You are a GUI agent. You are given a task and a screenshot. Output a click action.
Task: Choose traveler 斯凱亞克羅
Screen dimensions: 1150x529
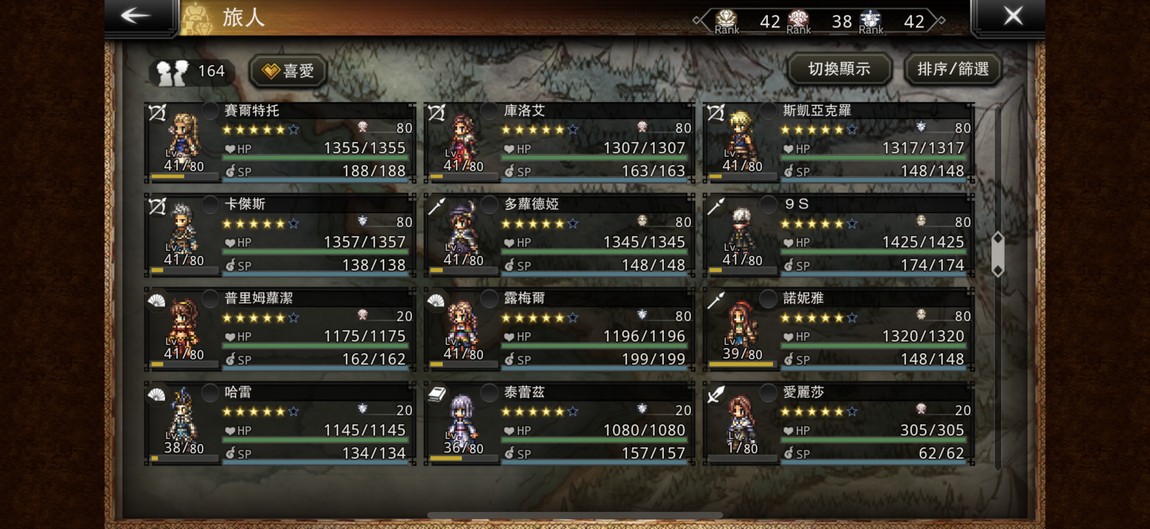point(838,142)
